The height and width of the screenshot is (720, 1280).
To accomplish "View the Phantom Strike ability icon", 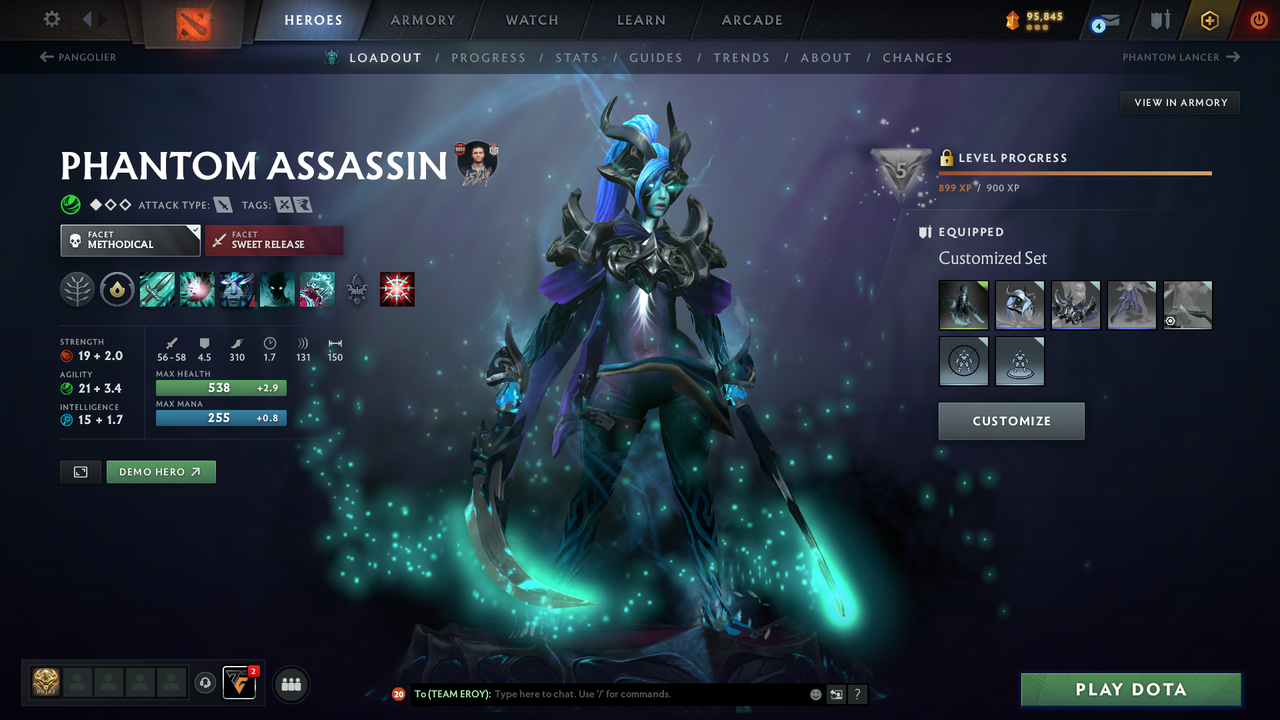I will click(x=196, y=289).
